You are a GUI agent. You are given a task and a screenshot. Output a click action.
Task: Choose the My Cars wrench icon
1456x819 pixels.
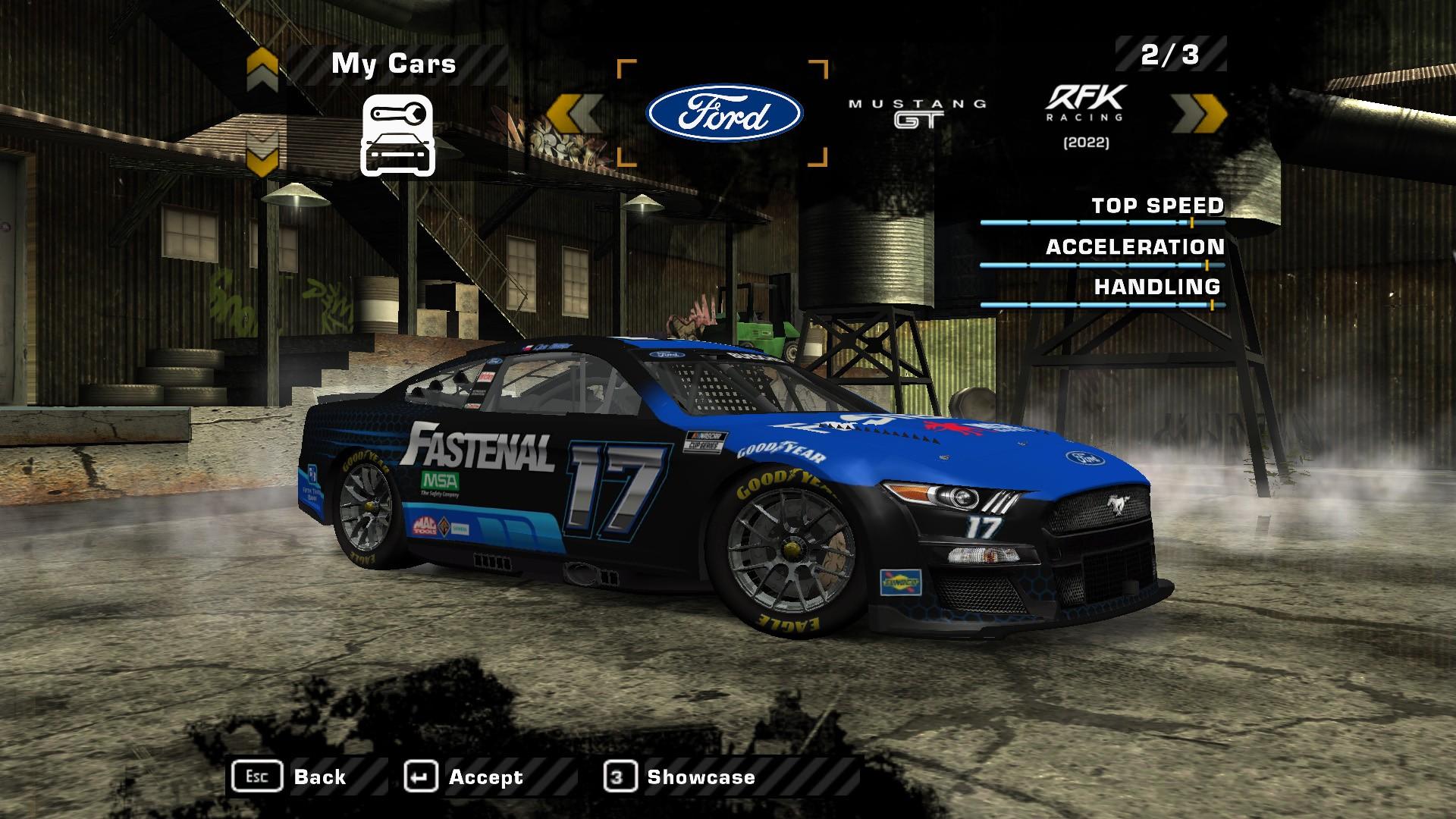click(397, 136)
